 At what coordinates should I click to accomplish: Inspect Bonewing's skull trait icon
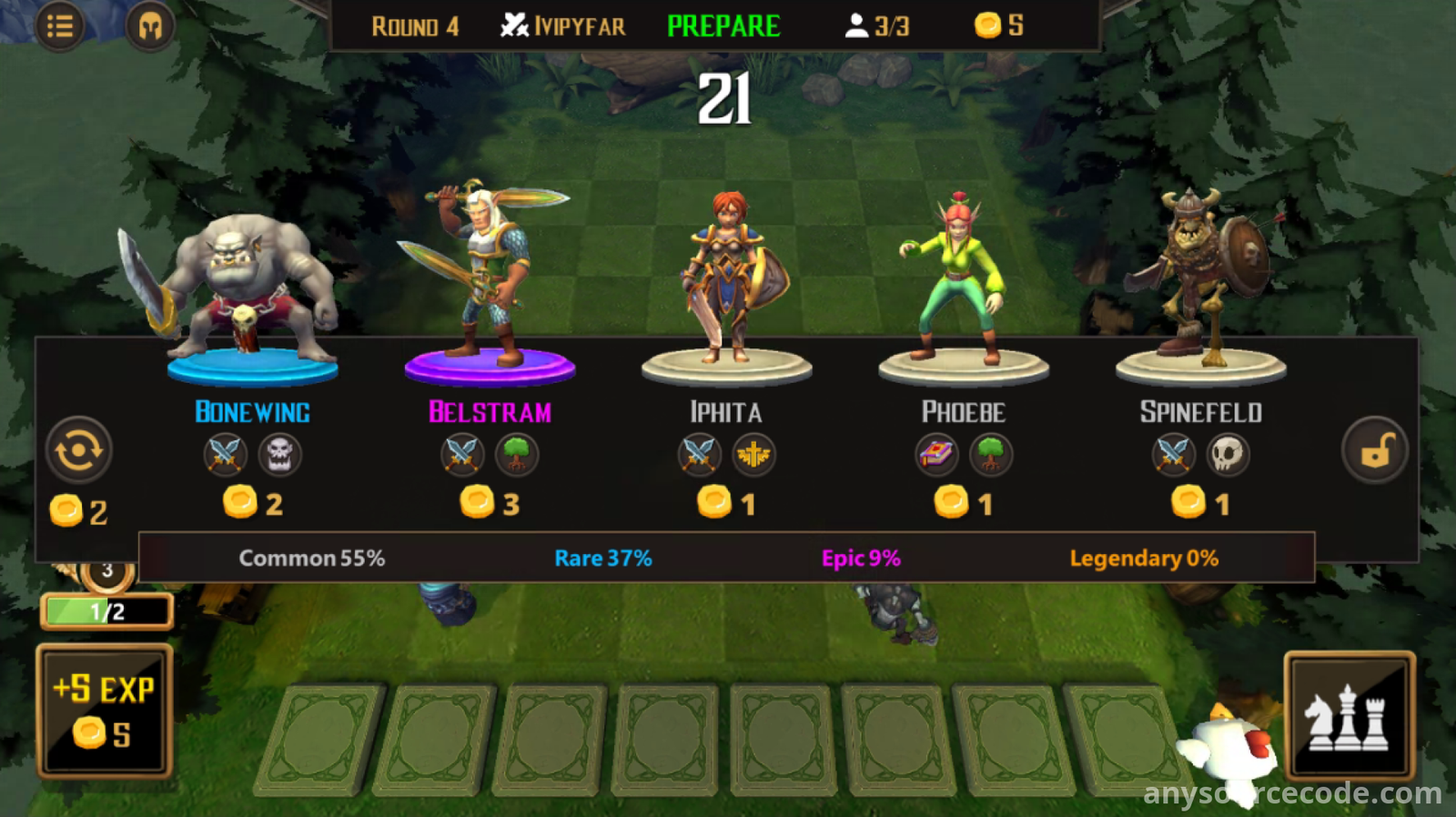point(279,454)
